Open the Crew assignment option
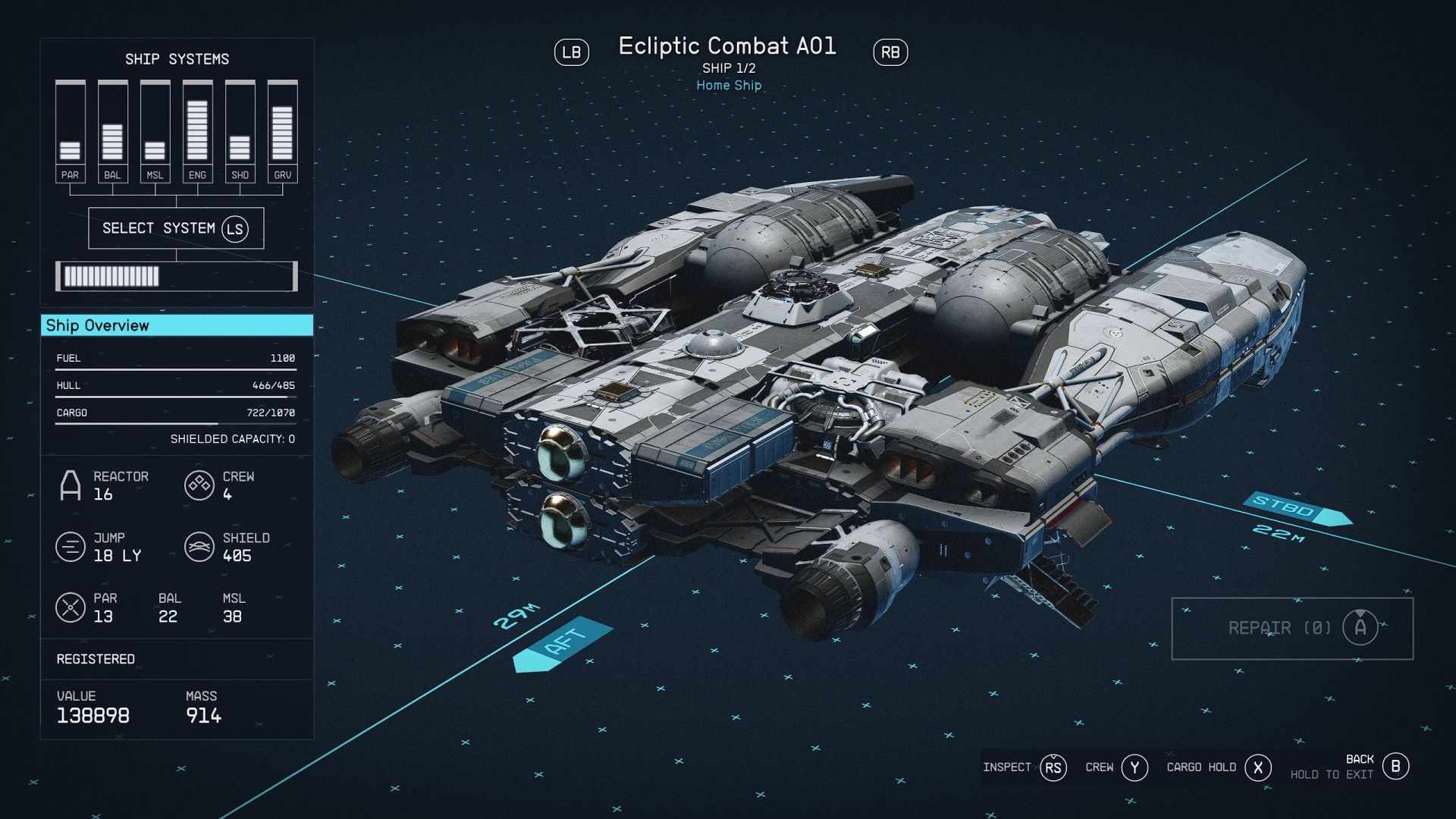The width and height of the screenshot is (1456, 819). click(x=1116, y=767)
